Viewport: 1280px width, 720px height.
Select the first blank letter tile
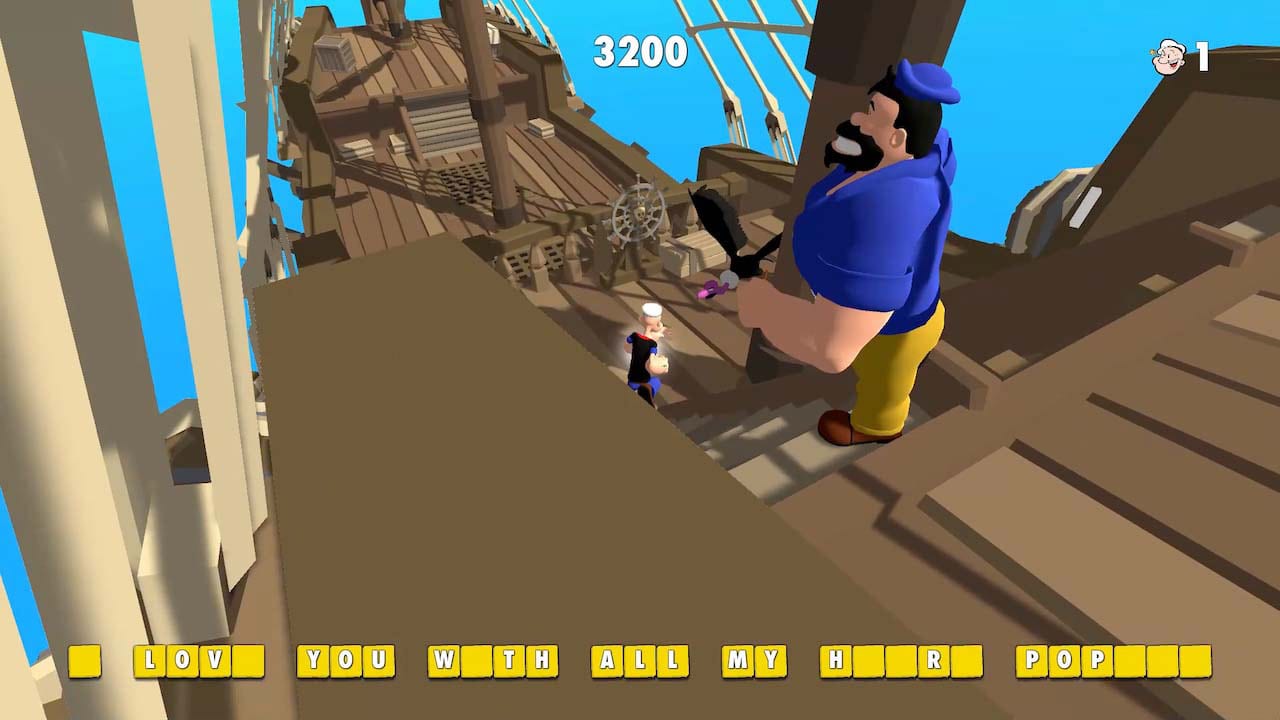pos(85,660)
